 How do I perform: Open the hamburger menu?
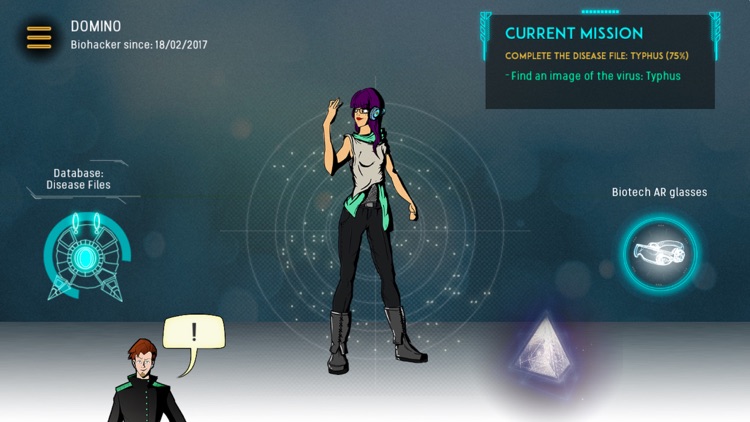tap(39, 37)
